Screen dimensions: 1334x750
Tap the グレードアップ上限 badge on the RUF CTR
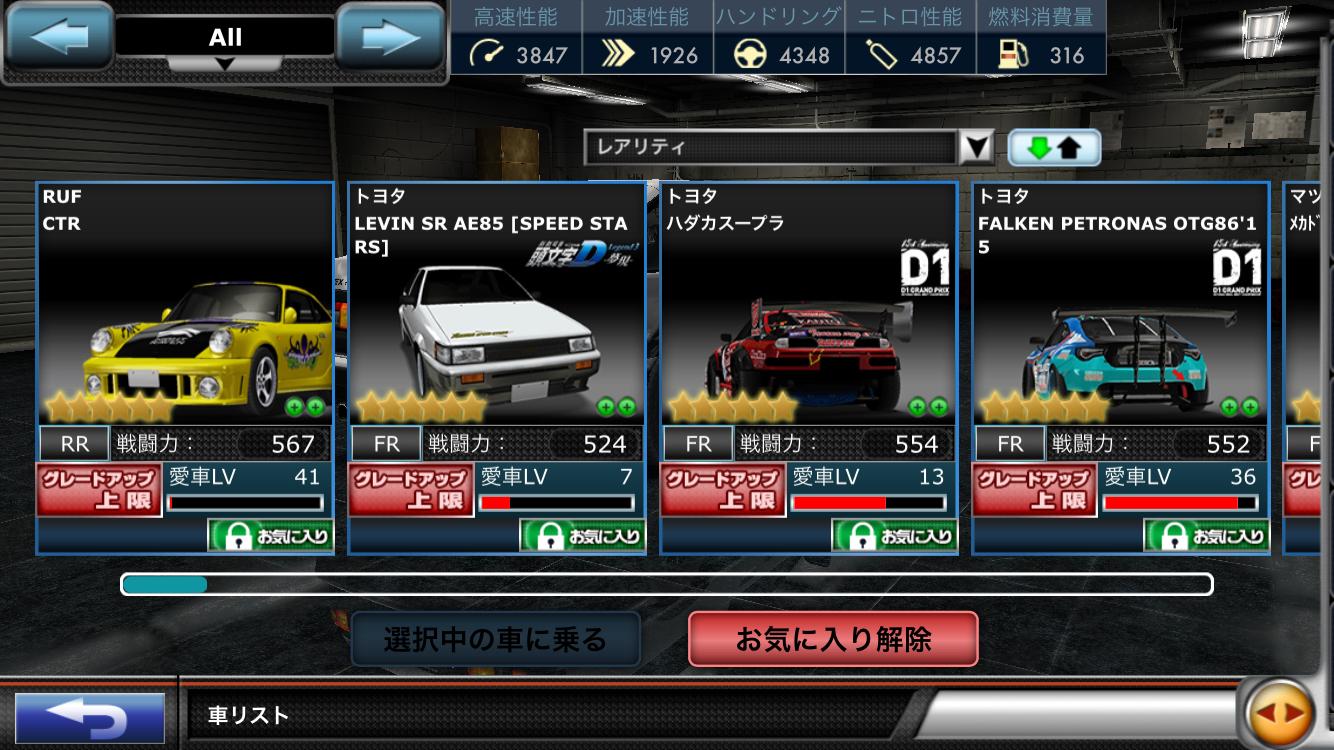click(x=99, y=491)
